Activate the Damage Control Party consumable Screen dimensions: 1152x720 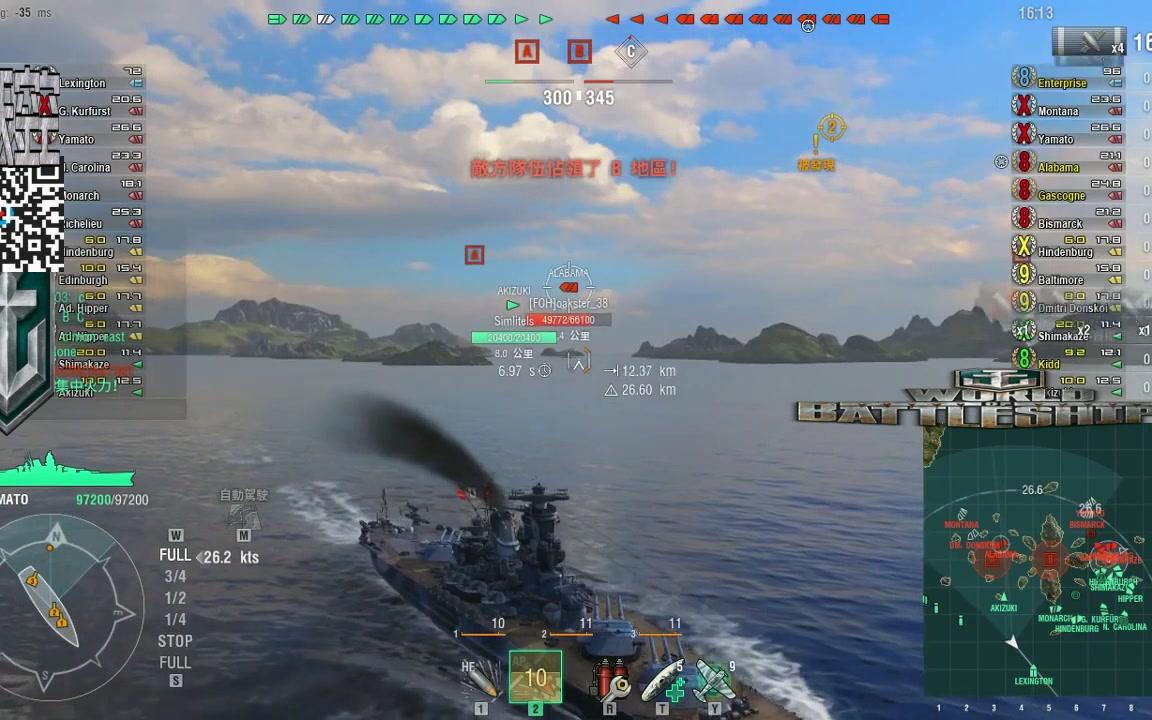pyautogui.click(x=609, y=681)
